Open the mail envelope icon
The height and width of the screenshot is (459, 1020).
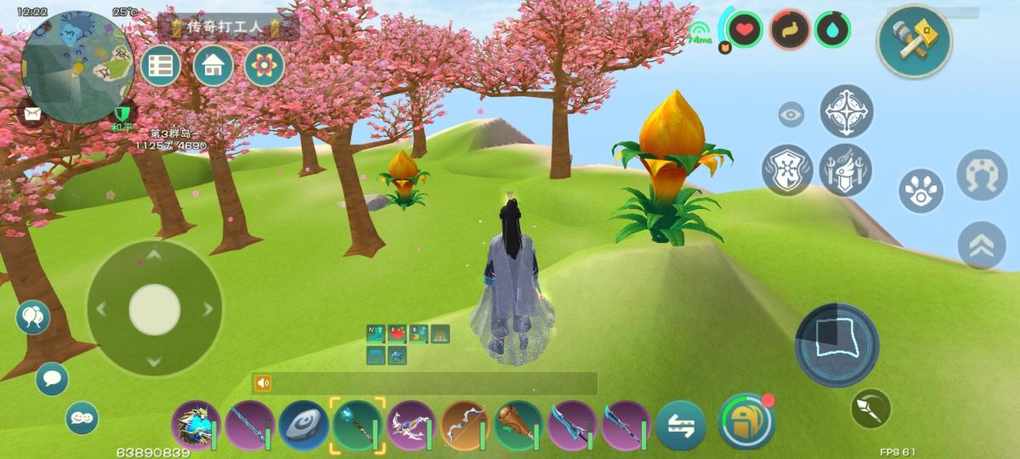point(31,114)
